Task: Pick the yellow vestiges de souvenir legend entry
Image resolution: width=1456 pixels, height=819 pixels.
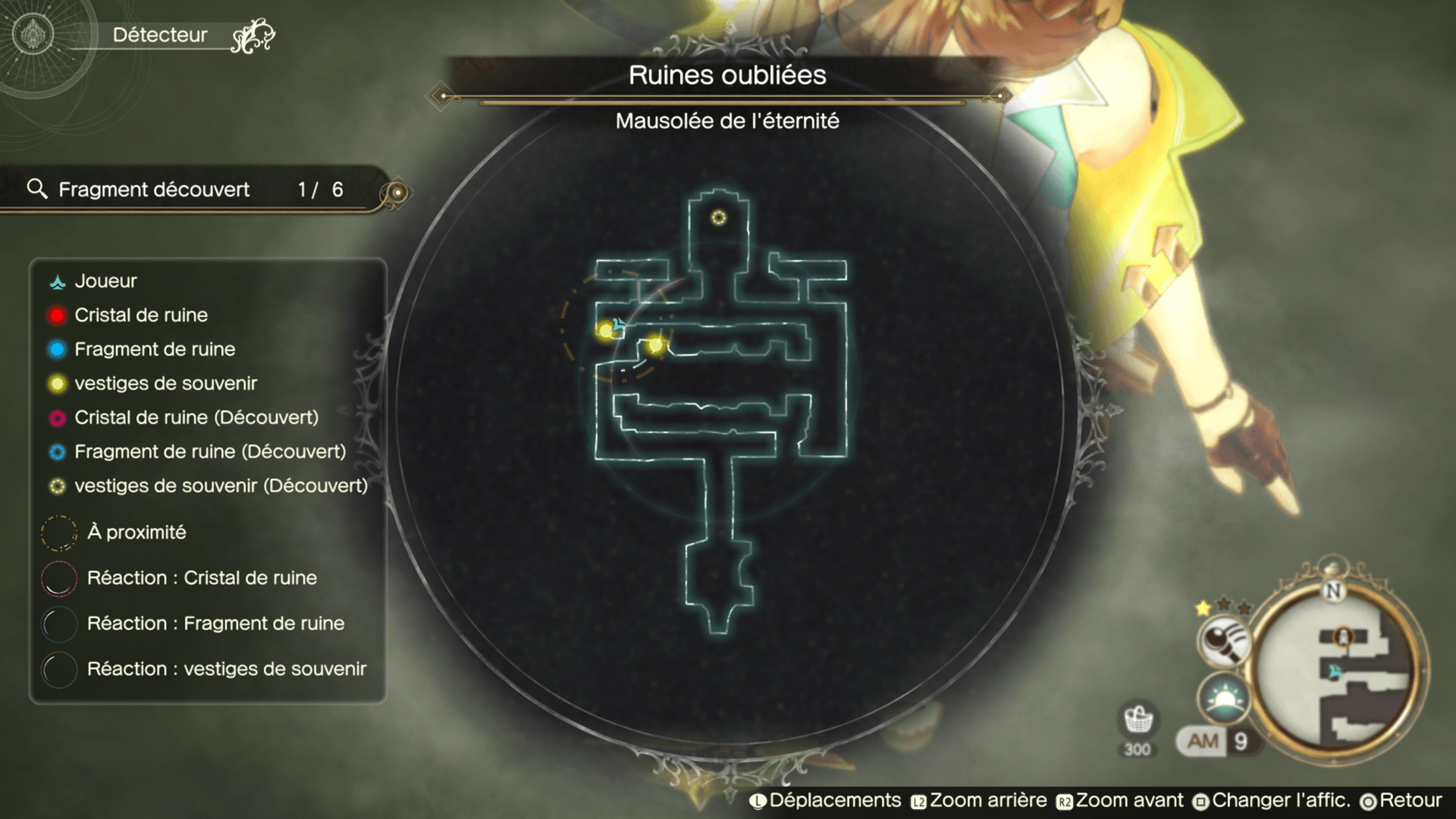Action: (165, 384)
